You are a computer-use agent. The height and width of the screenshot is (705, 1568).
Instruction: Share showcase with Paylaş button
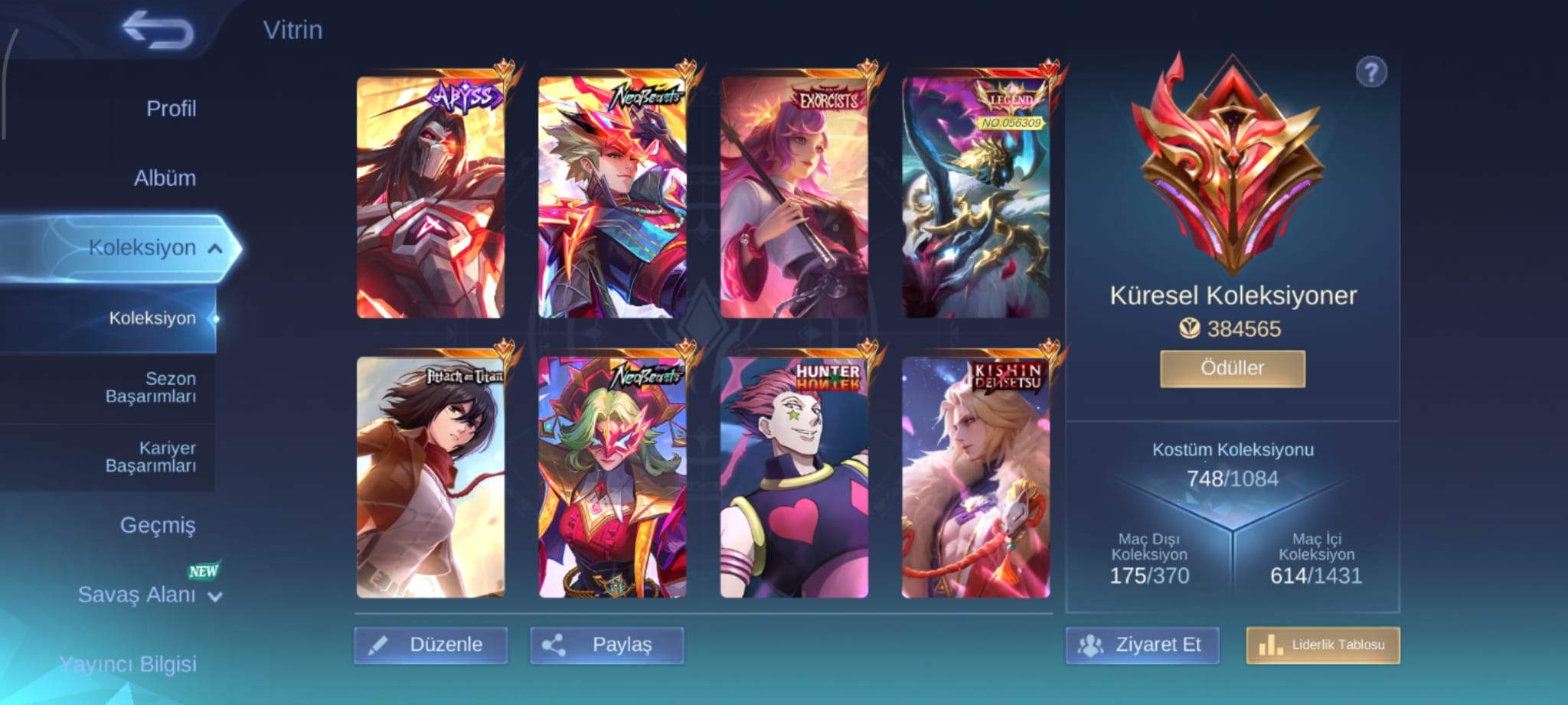[x=606, y=645]
